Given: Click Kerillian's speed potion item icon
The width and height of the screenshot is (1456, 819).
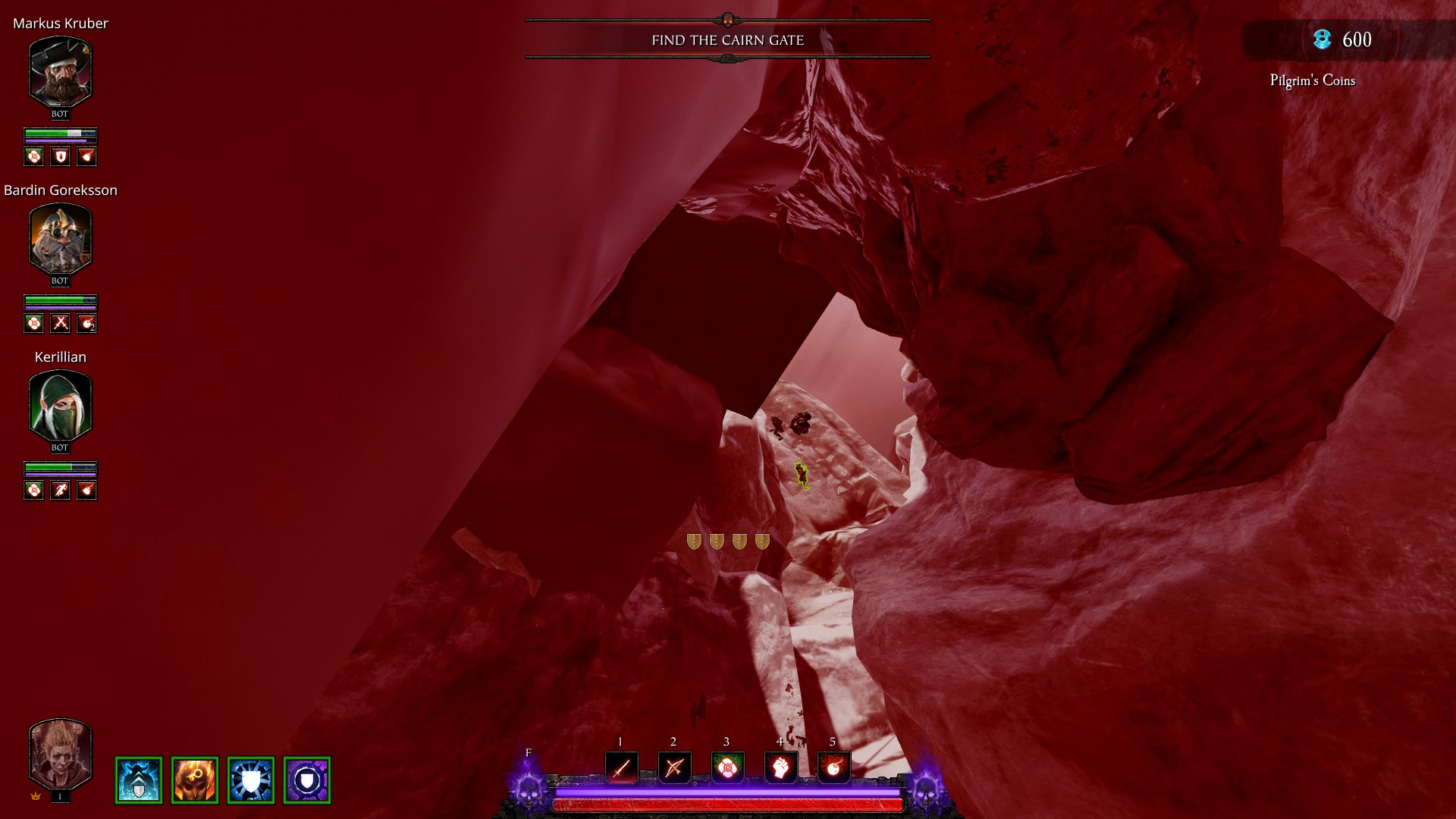Looking at the screenshot, I should 61,491.
